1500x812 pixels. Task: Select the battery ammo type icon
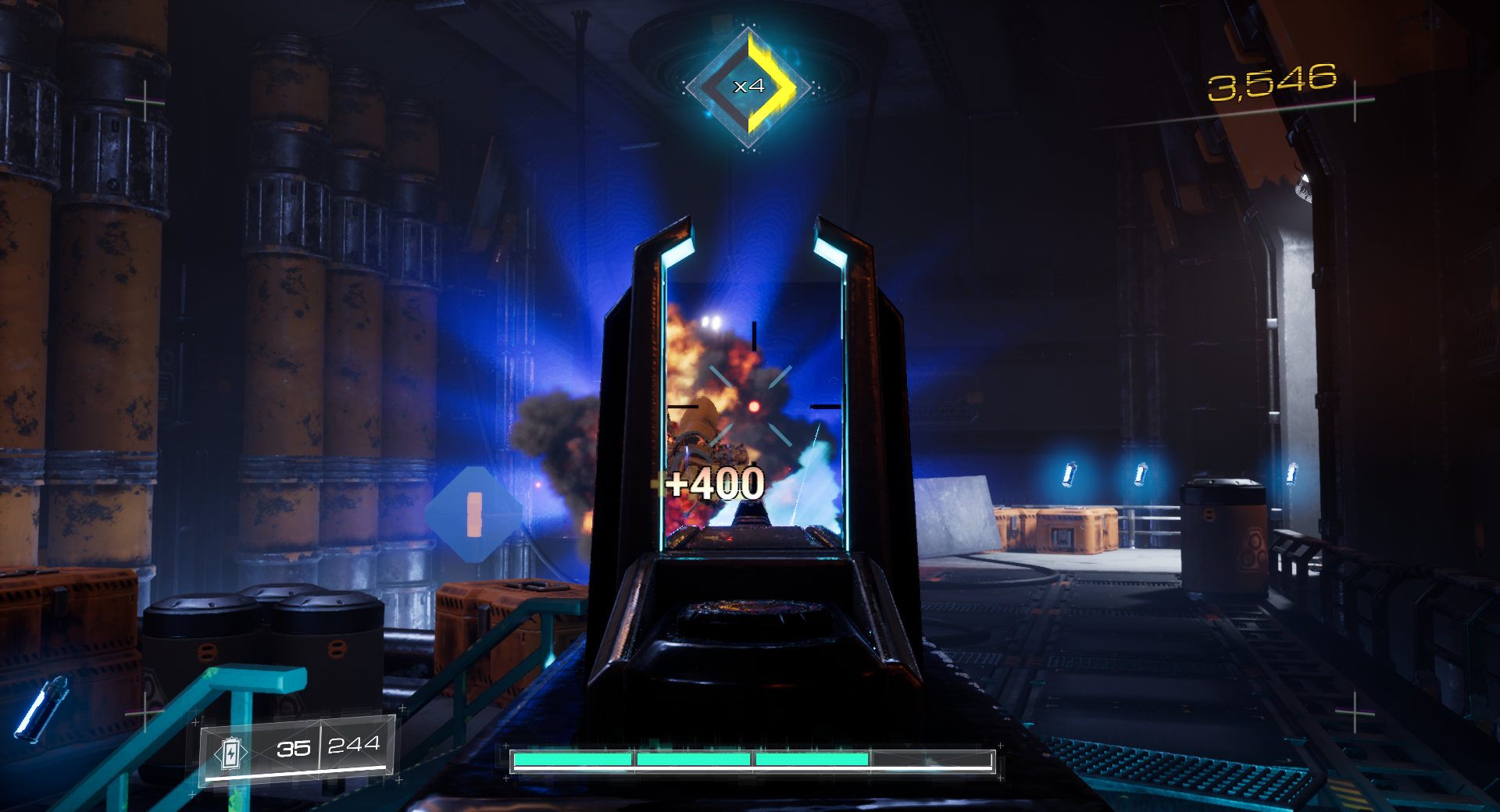(231, 753)
